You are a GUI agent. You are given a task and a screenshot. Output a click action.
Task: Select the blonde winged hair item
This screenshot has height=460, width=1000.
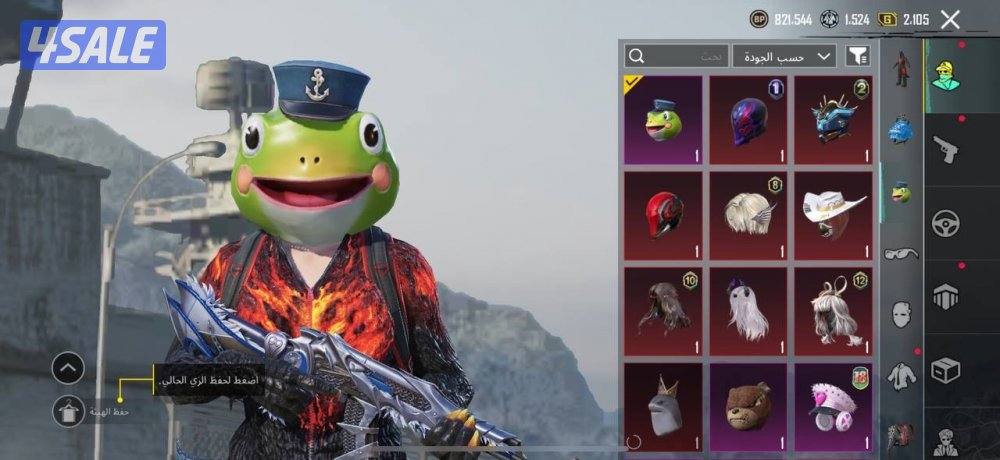coord(747,214)
